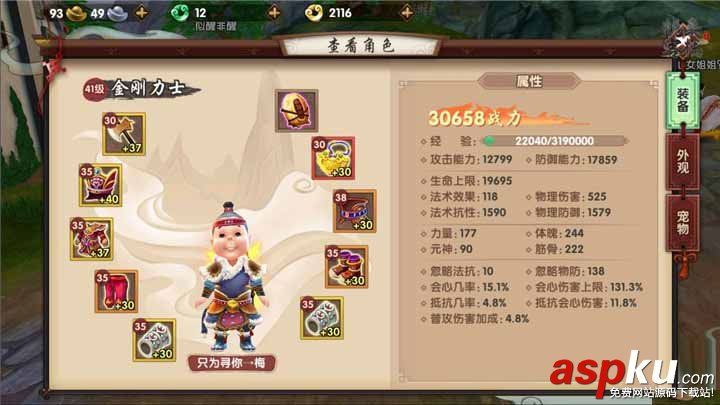Add ingots with the plus beside 49

coord(138,13)
